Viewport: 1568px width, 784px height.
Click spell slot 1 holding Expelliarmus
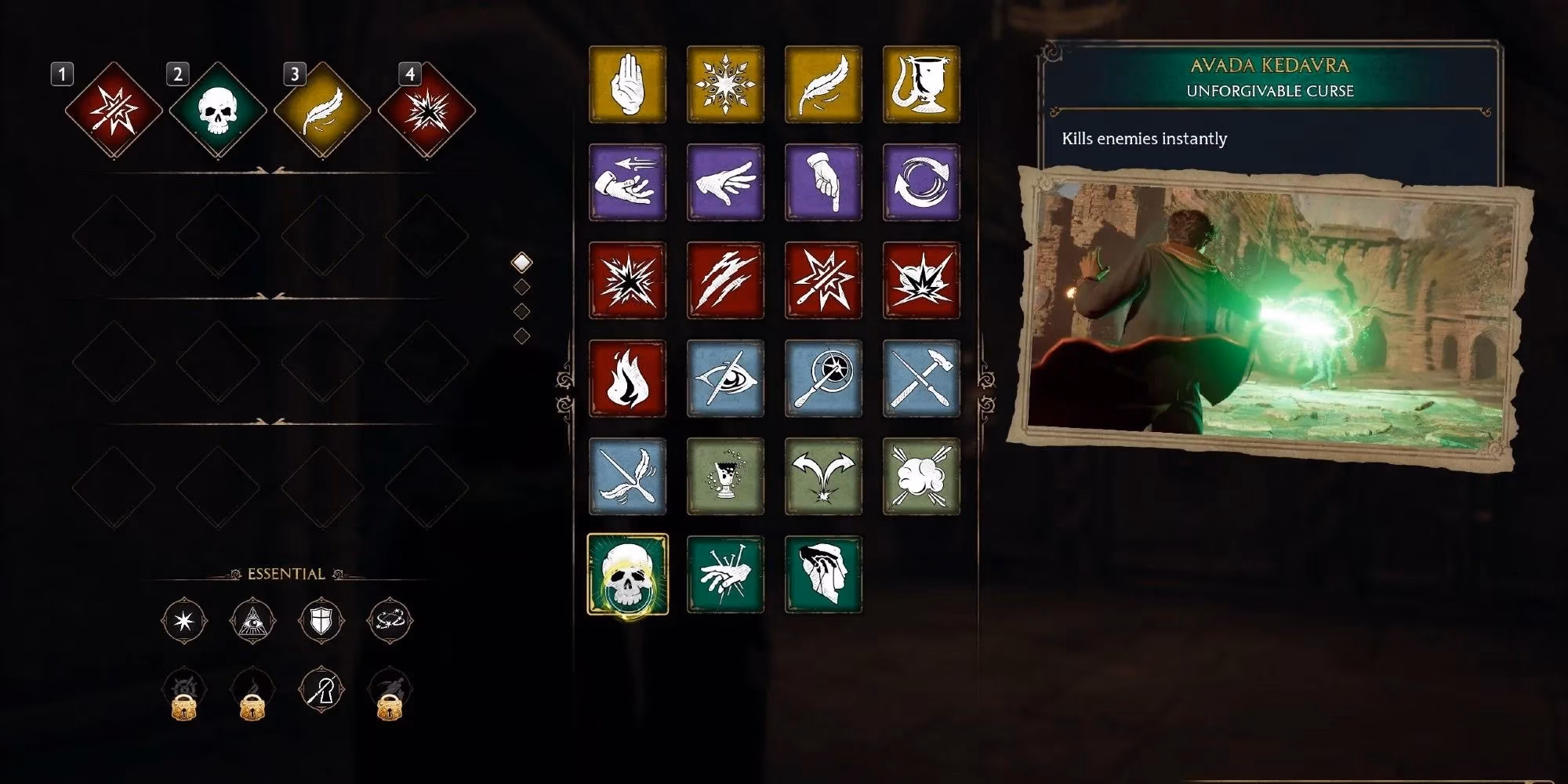click(114, 110)
